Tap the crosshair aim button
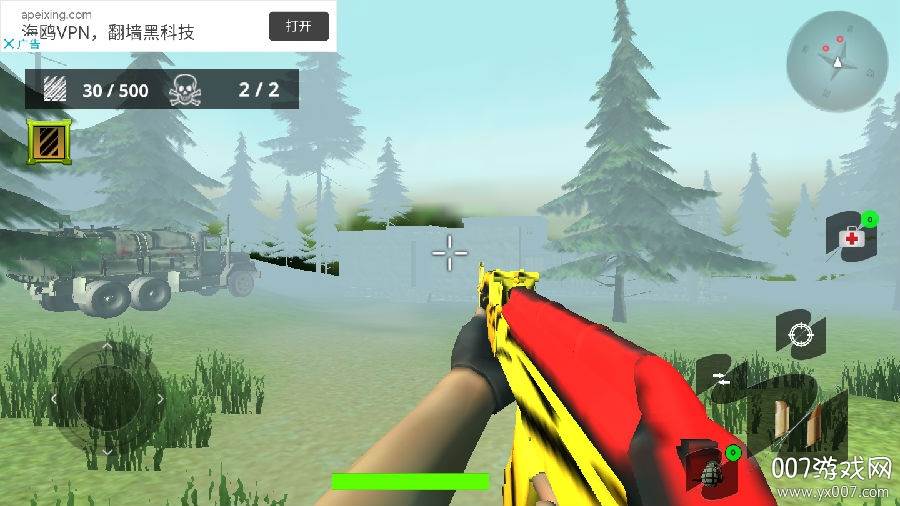Screen dimensions: 900x506 click(800, 336)
